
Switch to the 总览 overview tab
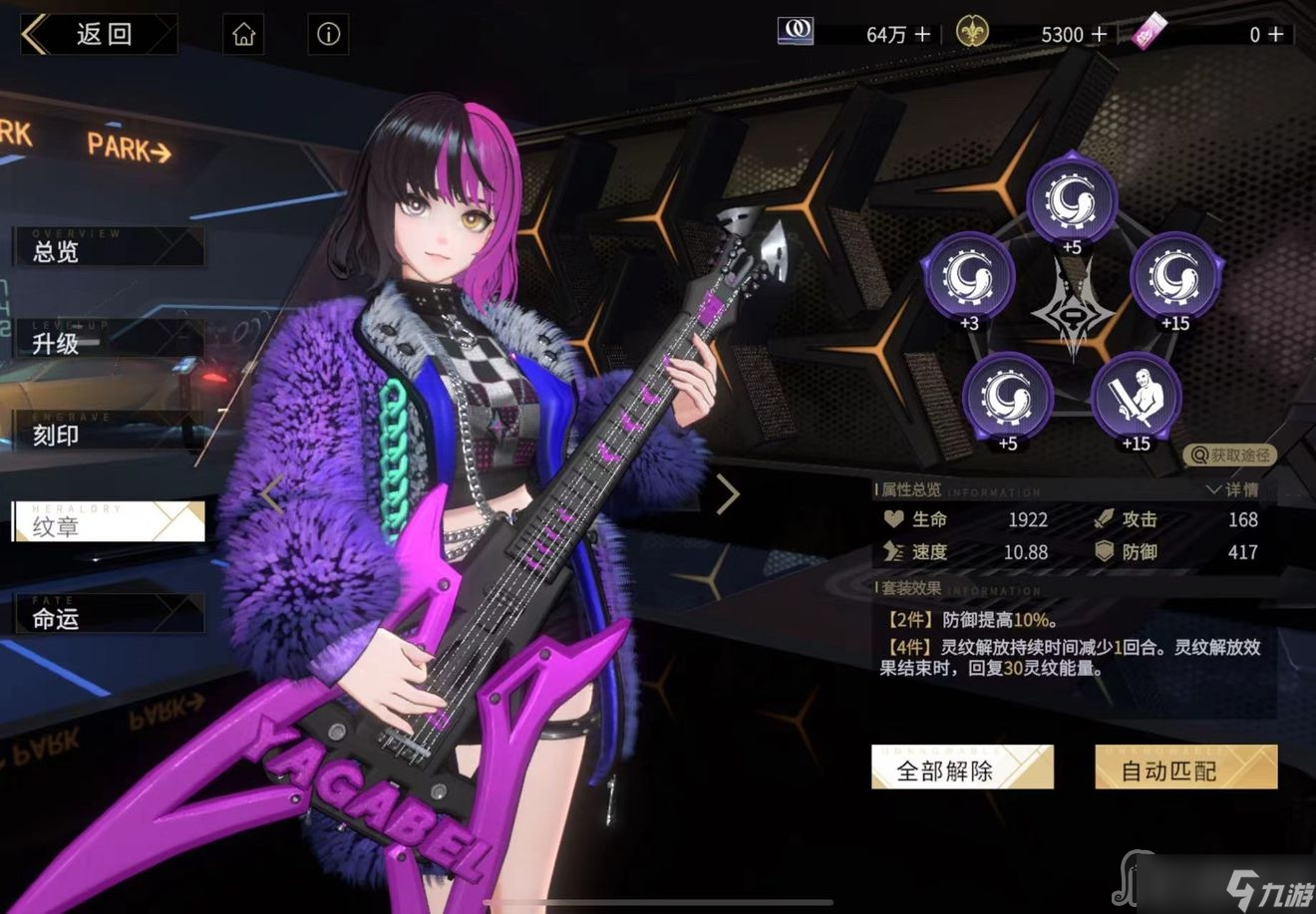(108, 249)
